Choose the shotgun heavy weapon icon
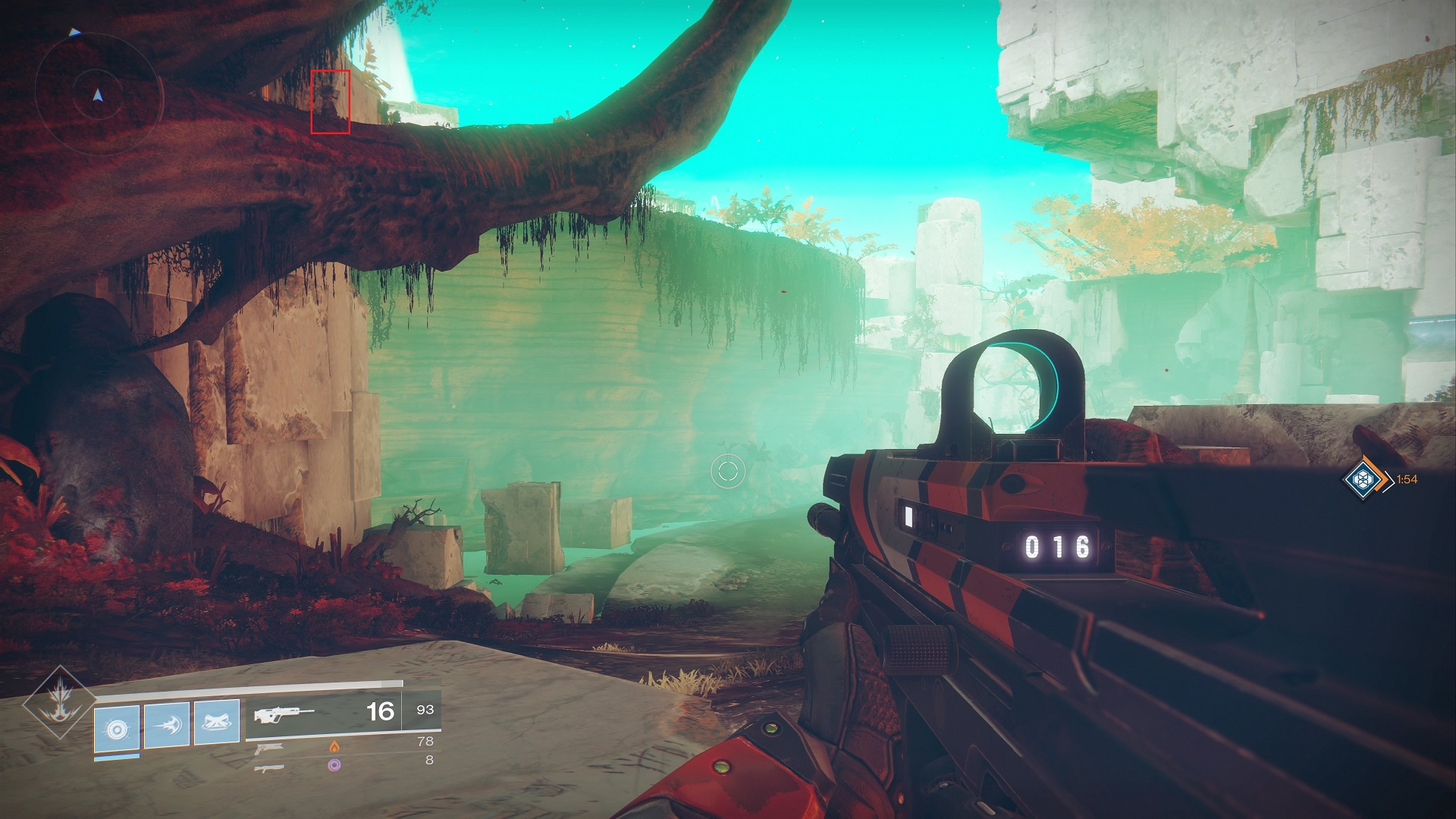1456x819 pixels. (x=270, y=767)
